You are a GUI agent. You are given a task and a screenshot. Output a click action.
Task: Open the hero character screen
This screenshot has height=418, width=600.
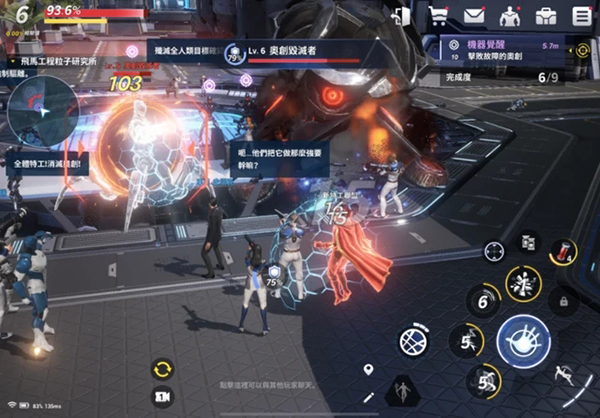click(510, 16)
